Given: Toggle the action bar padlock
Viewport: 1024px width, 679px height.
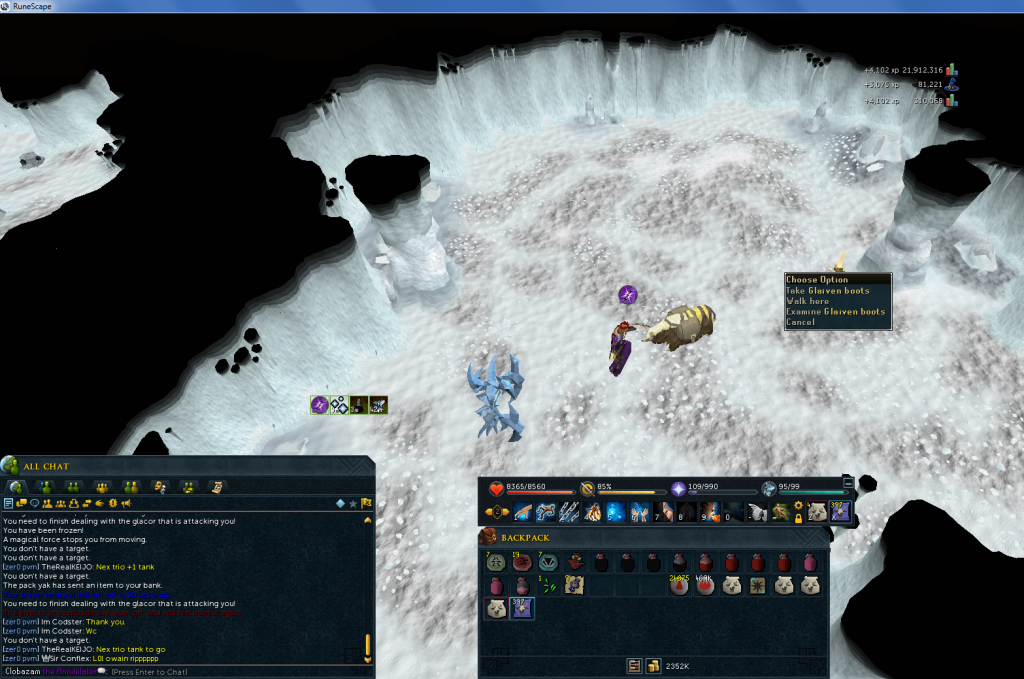Looking at the screenshot, I should click(798, 521).
